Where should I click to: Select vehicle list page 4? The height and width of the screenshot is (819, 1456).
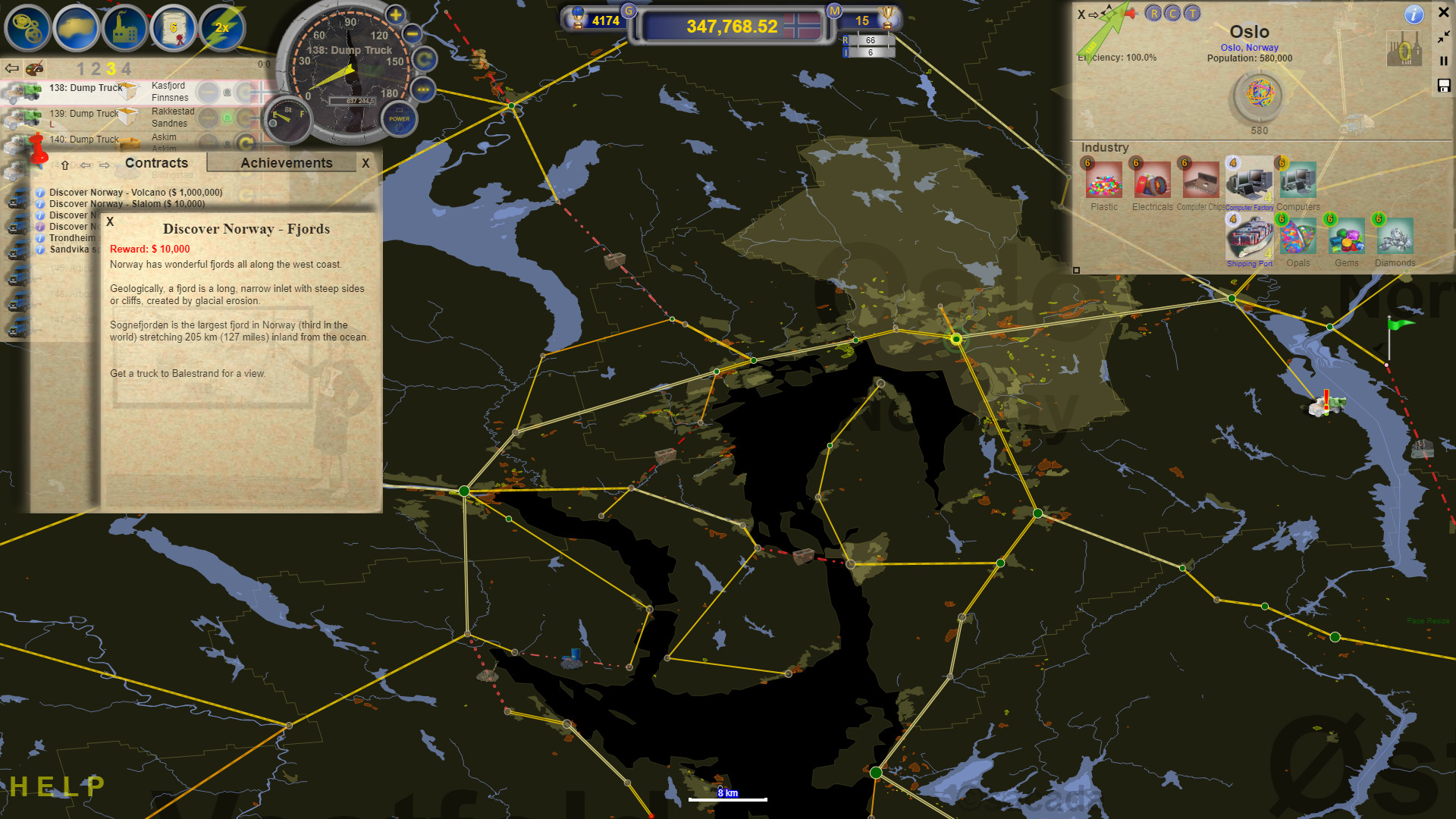(127, 69)
